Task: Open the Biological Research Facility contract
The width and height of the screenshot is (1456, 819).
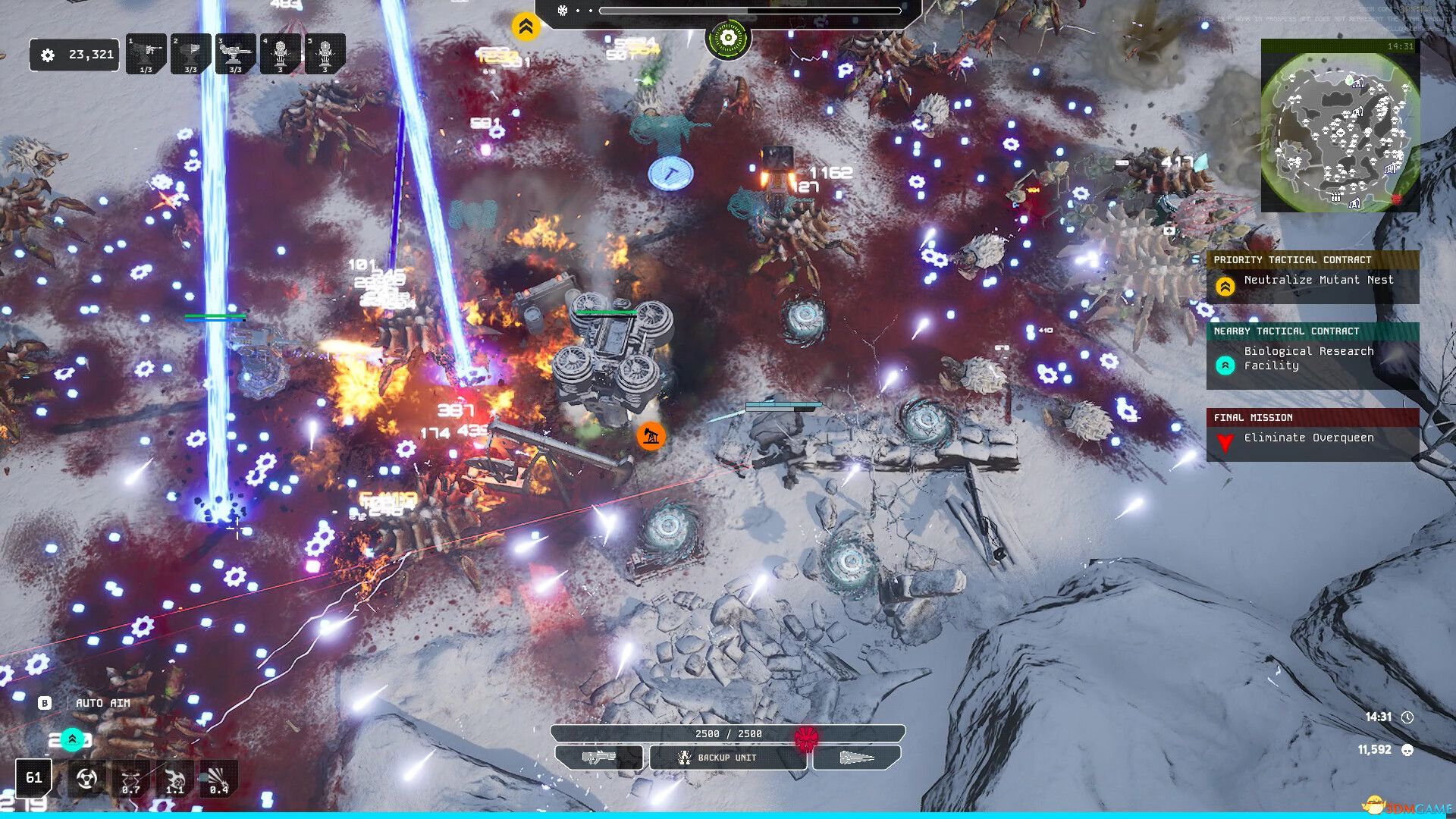Action: 1313,358
